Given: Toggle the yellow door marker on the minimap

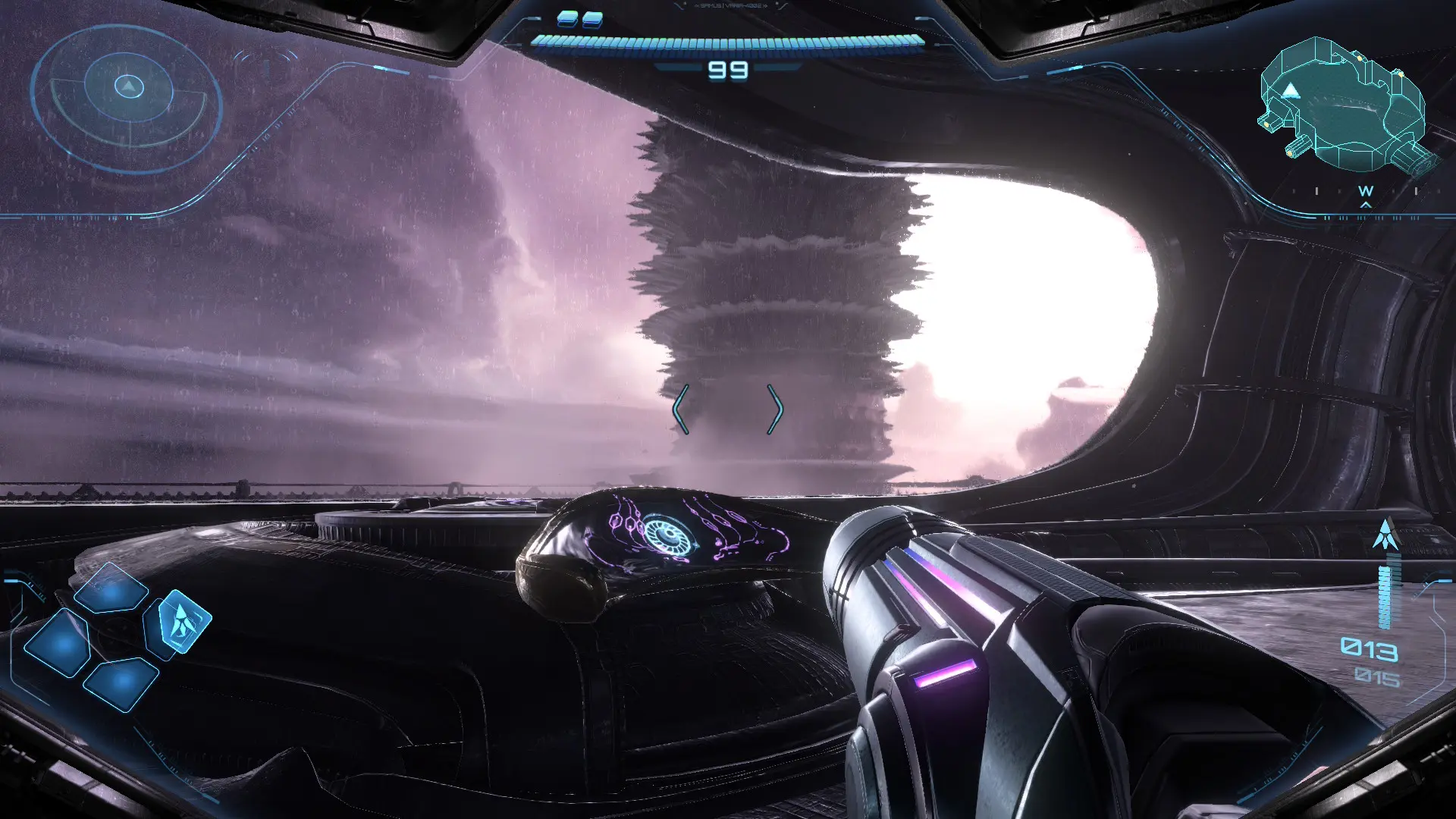Looking at the screenshot, I should point(1360,58).
